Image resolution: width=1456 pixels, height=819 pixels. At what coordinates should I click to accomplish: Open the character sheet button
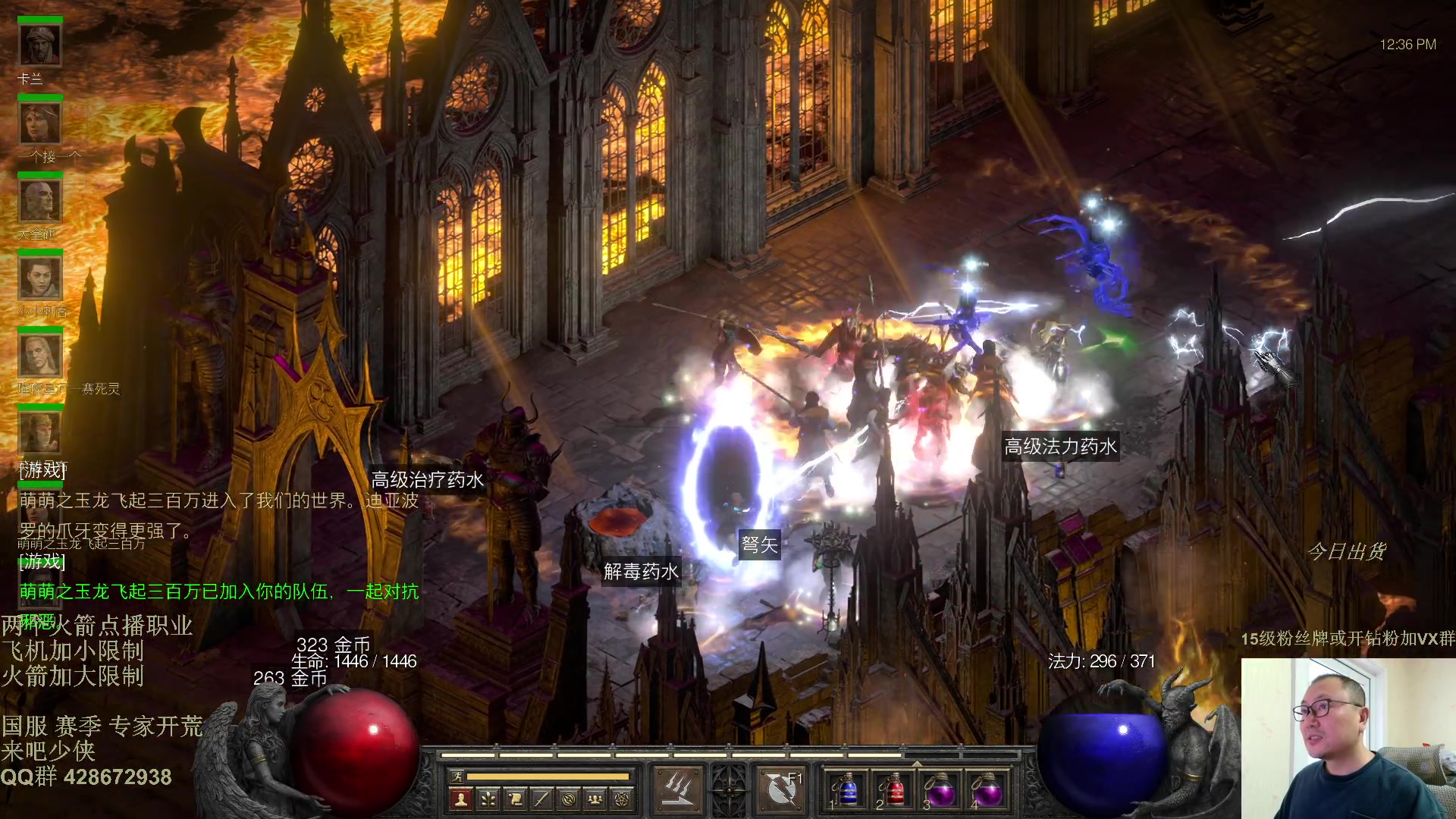click(460, 799)
